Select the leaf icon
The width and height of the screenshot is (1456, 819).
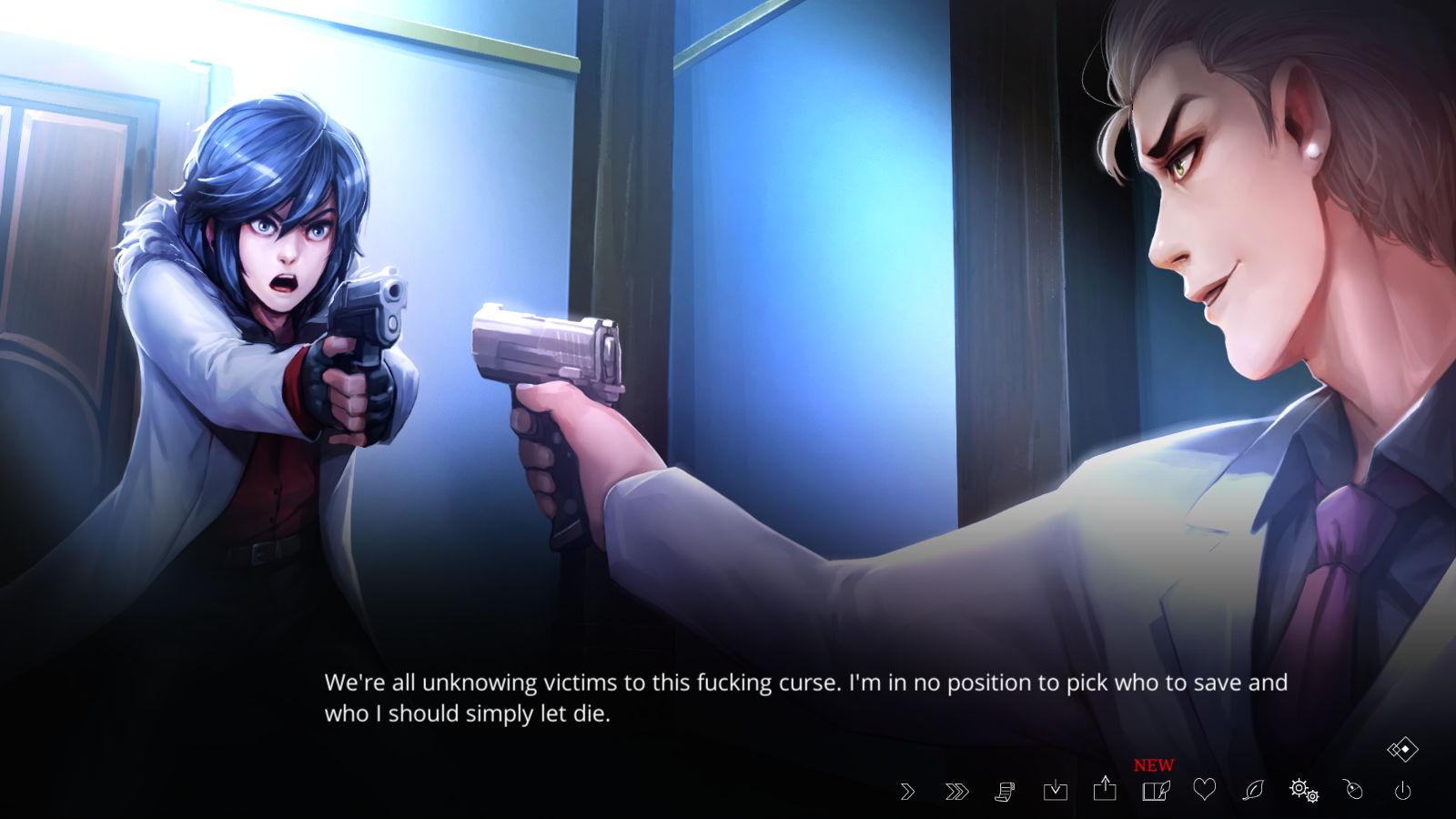click(1254, 790)
